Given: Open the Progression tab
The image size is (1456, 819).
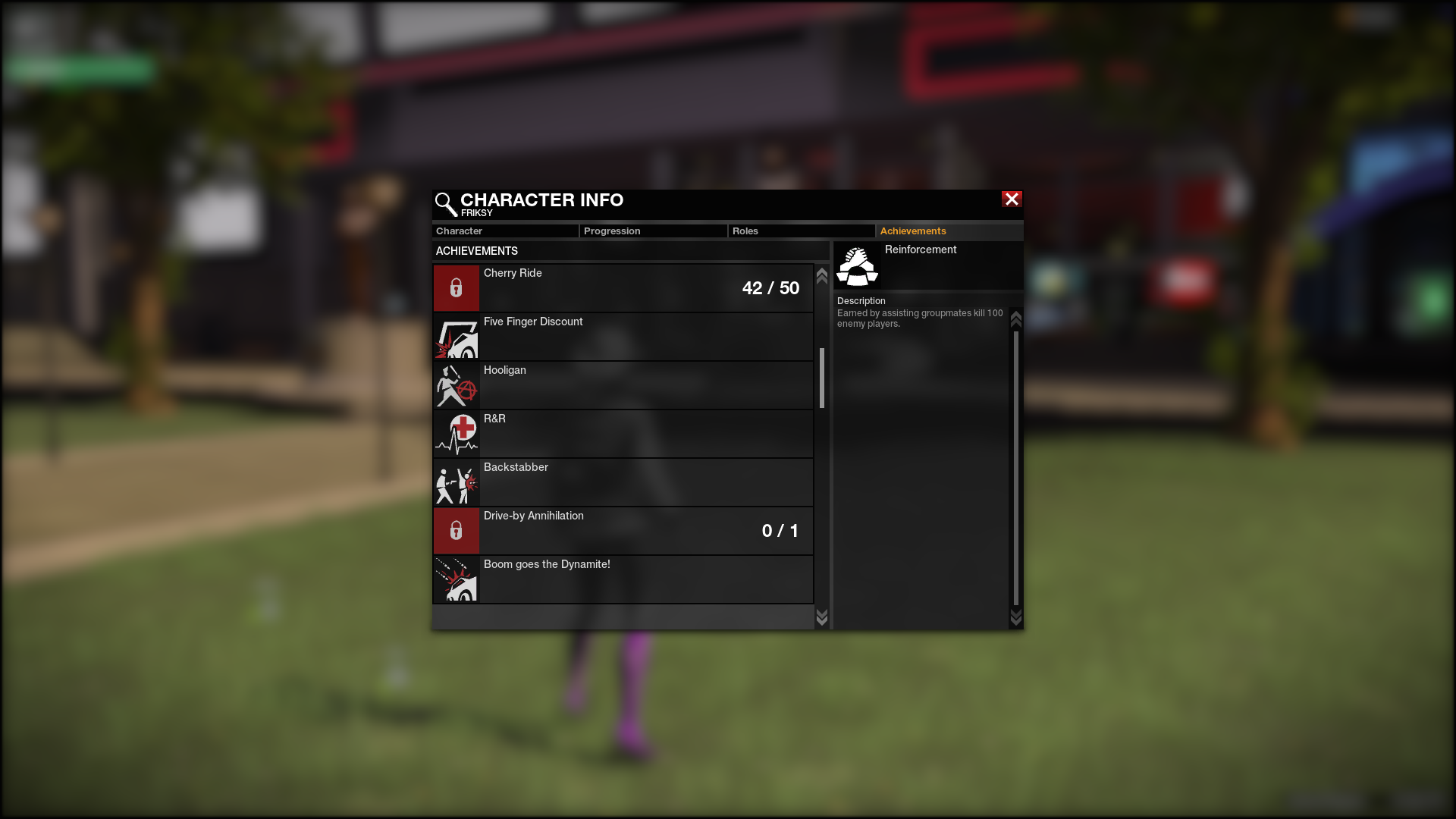Looking at the screenshot, I should coord(653,231).
